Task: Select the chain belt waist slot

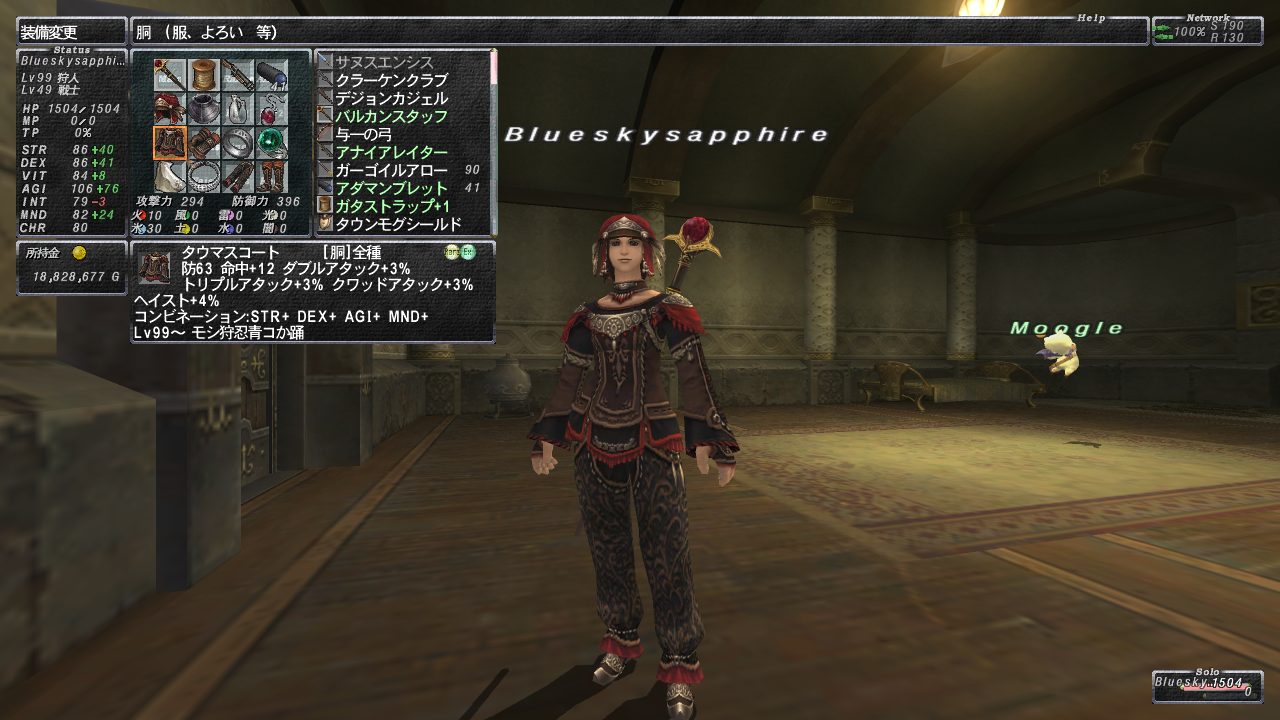Action: coord(204,177)
